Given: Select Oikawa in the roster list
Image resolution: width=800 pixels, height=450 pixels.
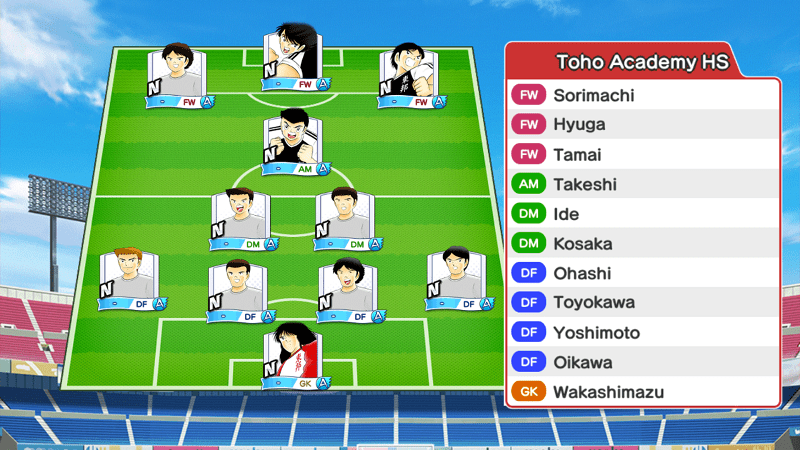Looking at the screenshot, I should pyautogui.click(x=642, y=362).
